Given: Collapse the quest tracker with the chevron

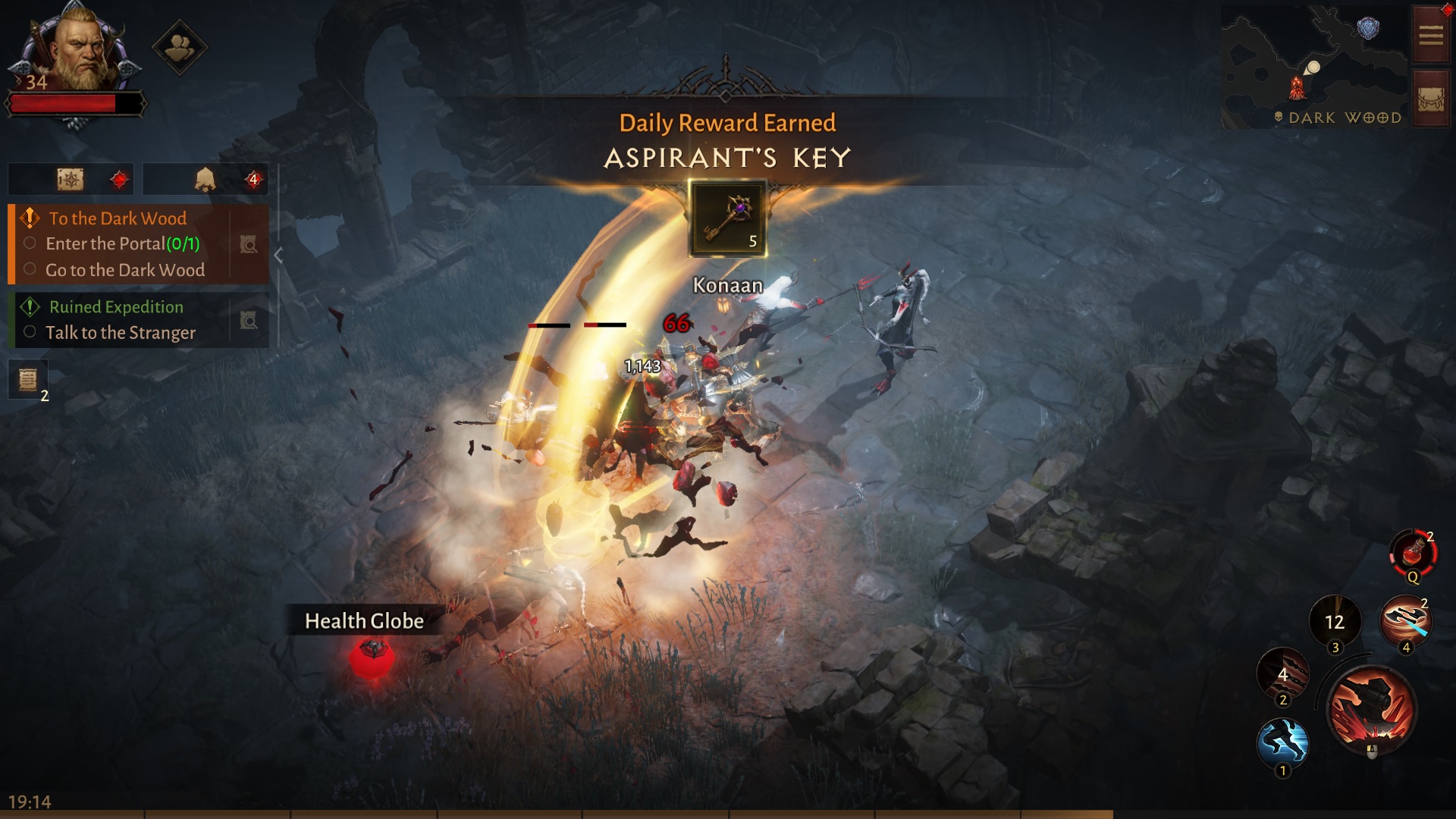Looking at the screenshot, I should tap(278, 256).
